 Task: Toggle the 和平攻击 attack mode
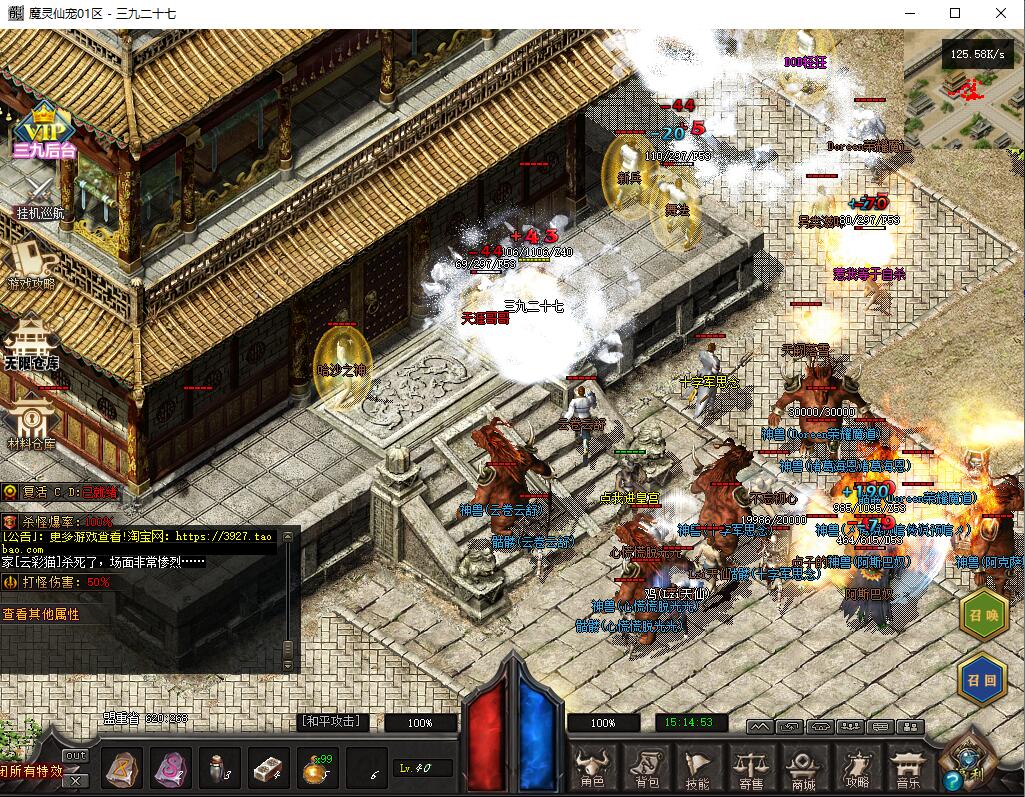point(334,722)
